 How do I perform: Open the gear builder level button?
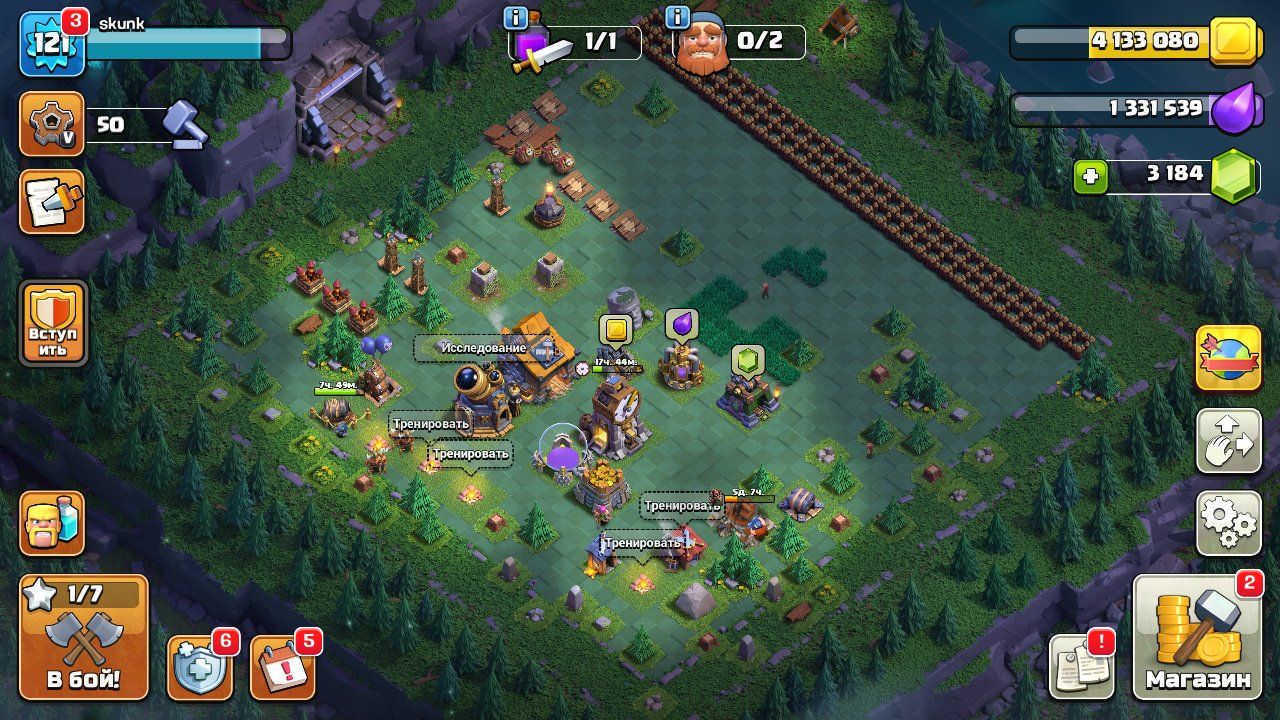point(52,124)
